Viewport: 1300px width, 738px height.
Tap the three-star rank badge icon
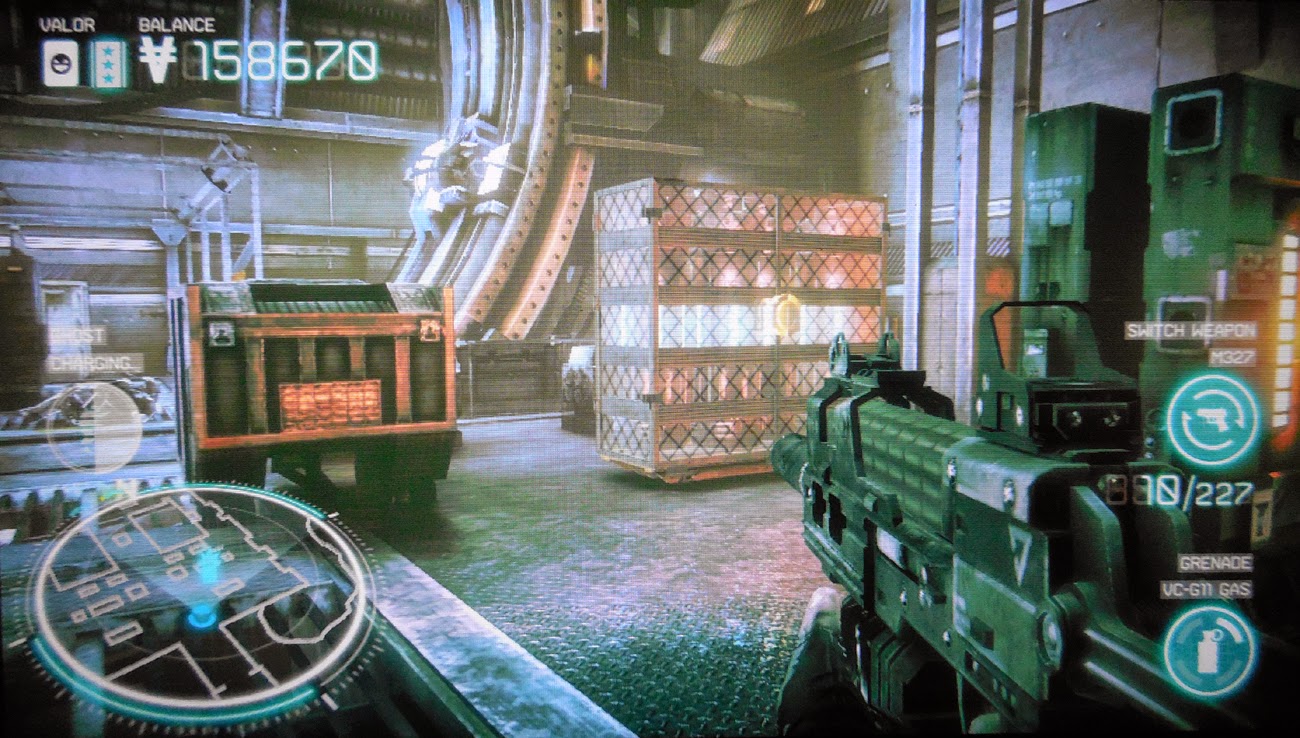click(x=107, y=64)
